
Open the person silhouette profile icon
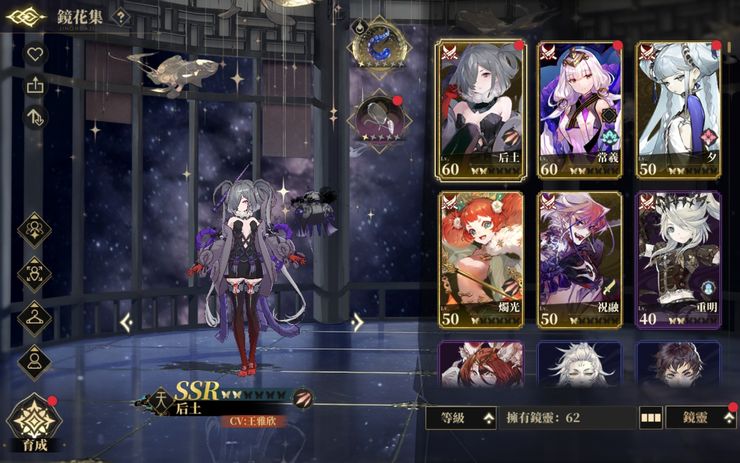point(35,360)
